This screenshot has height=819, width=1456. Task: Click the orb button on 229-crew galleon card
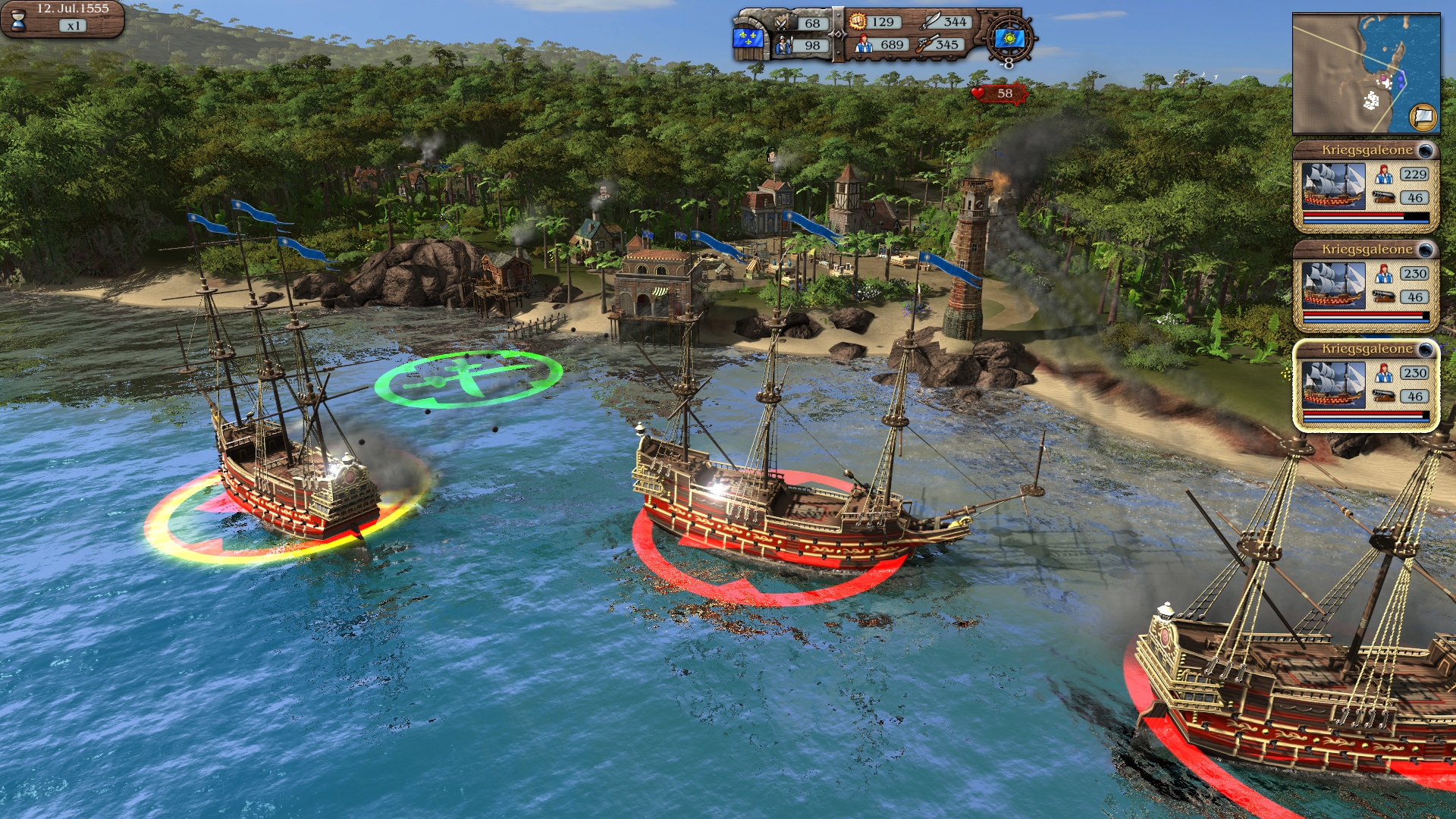click(1426, 150)
